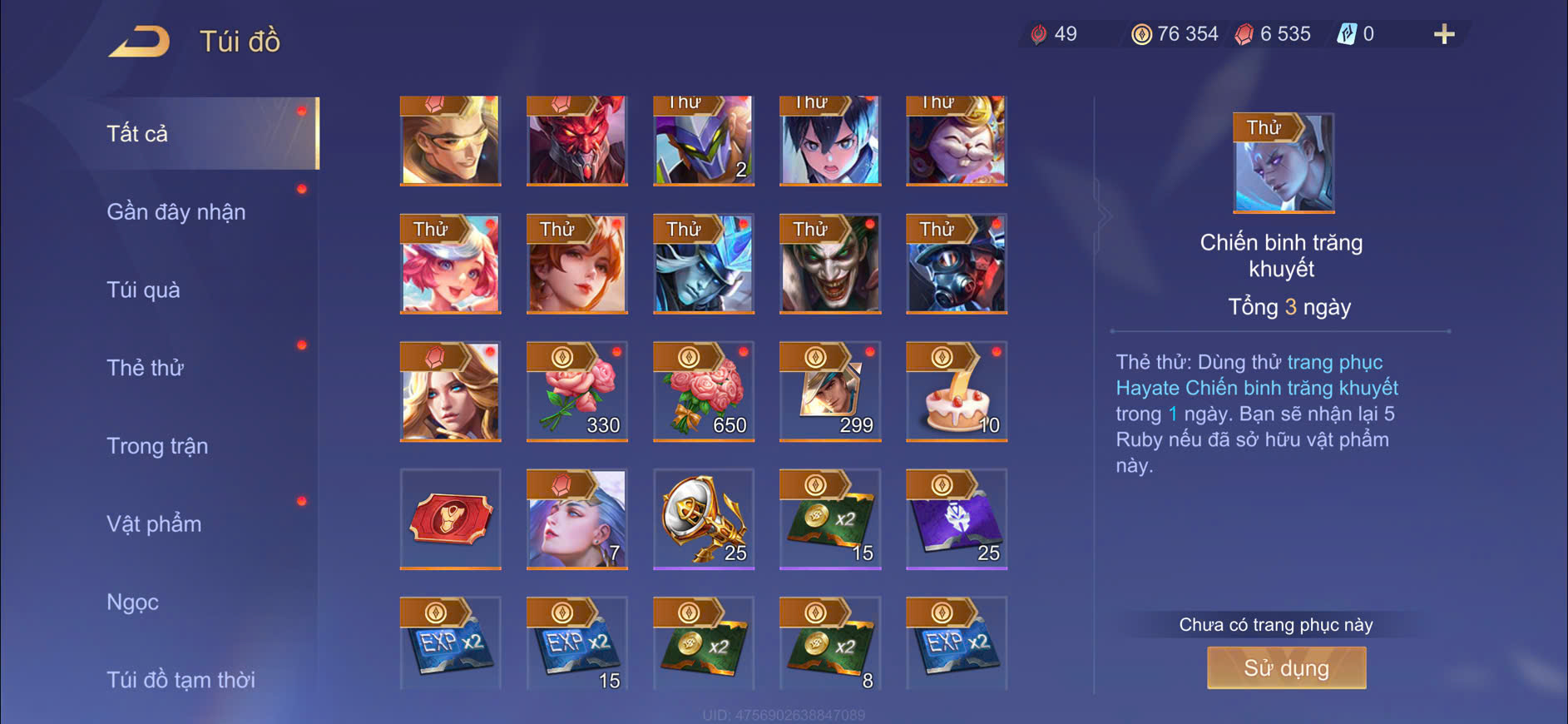Open Túi đồ tạm thời tab
The width and height of the screenshot is (1568, 724).
pos(181,680)
